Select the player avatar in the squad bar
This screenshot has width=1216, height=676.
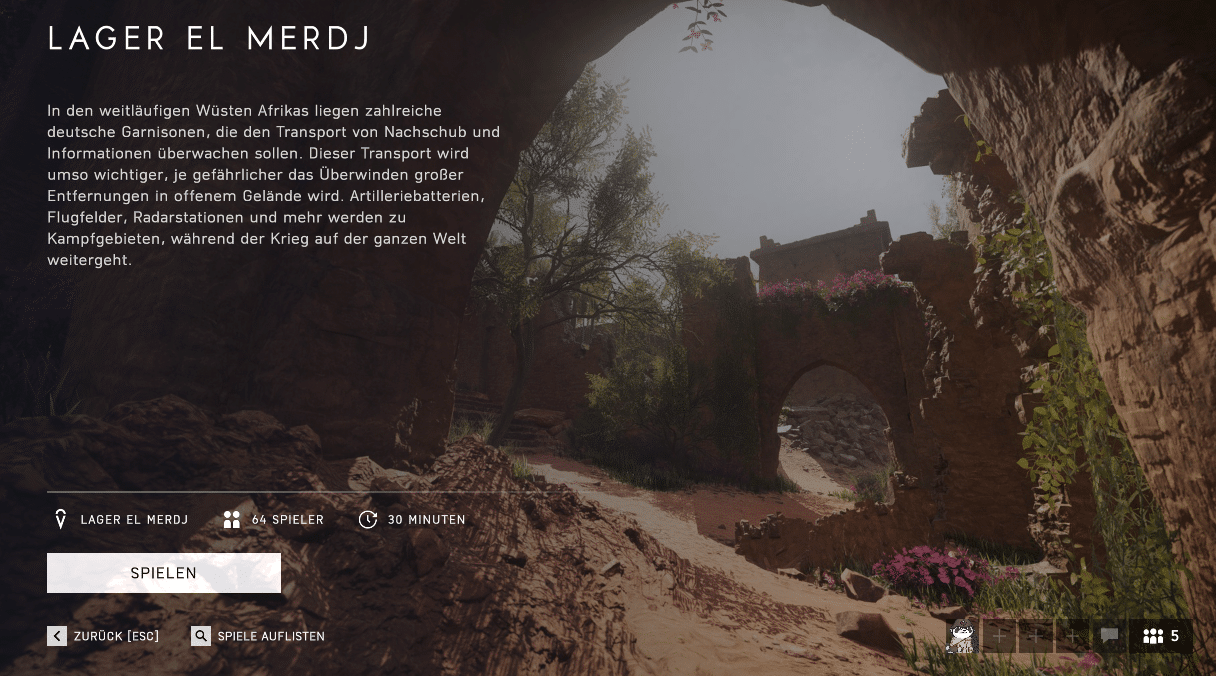click(x=962, y=636)
